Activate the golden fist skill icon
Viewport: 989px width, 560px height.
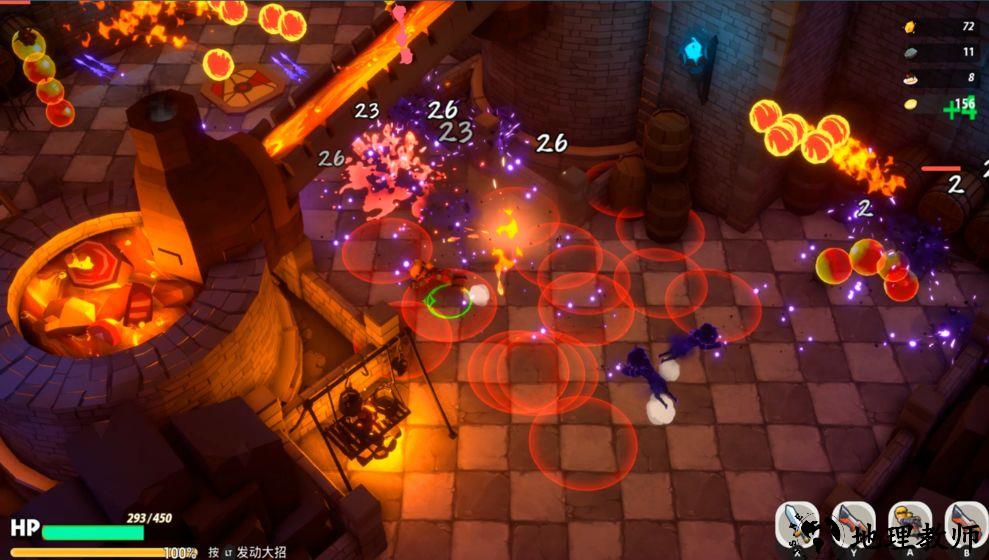910,523
